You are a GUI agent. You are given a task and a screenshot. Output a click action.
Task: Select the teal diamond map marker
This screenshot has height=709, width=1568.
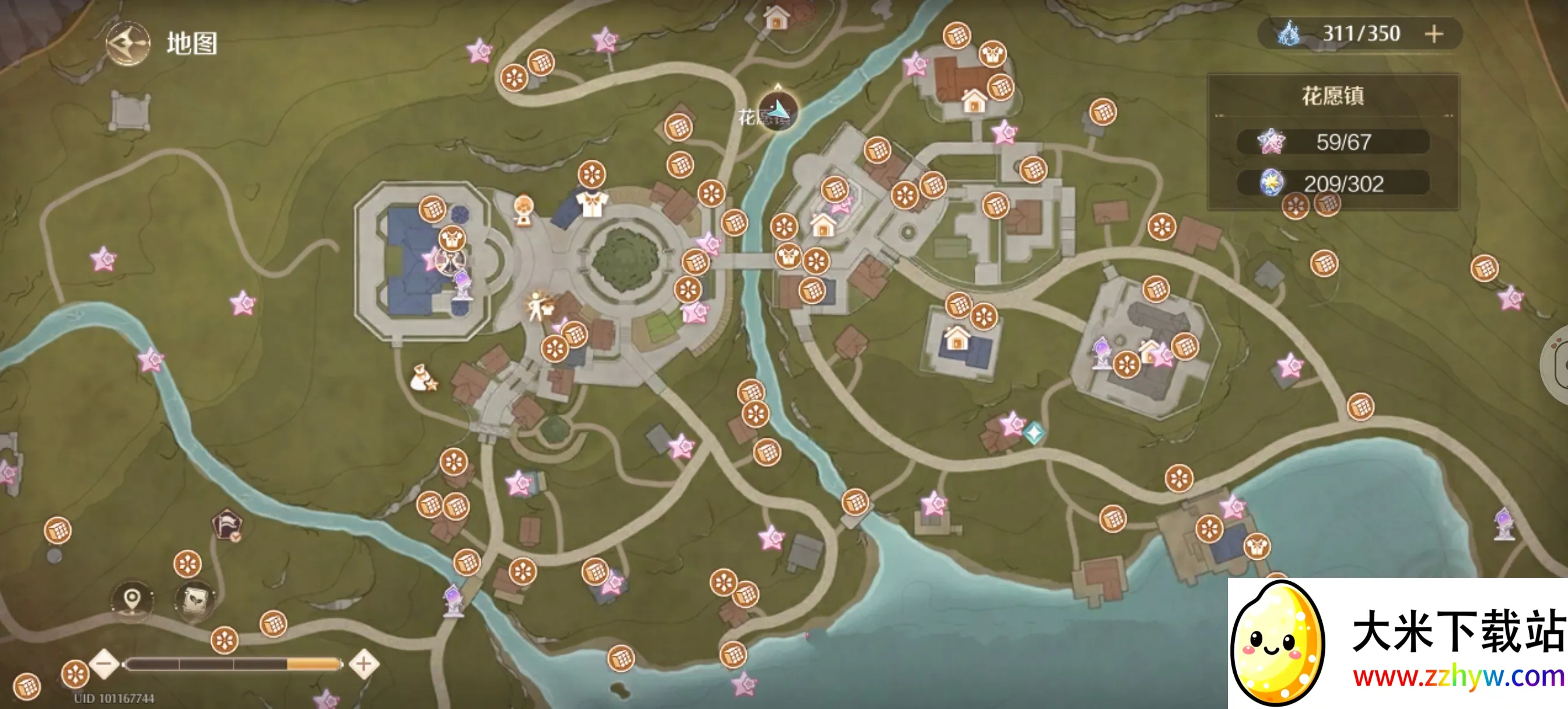tap(1034, 433)
